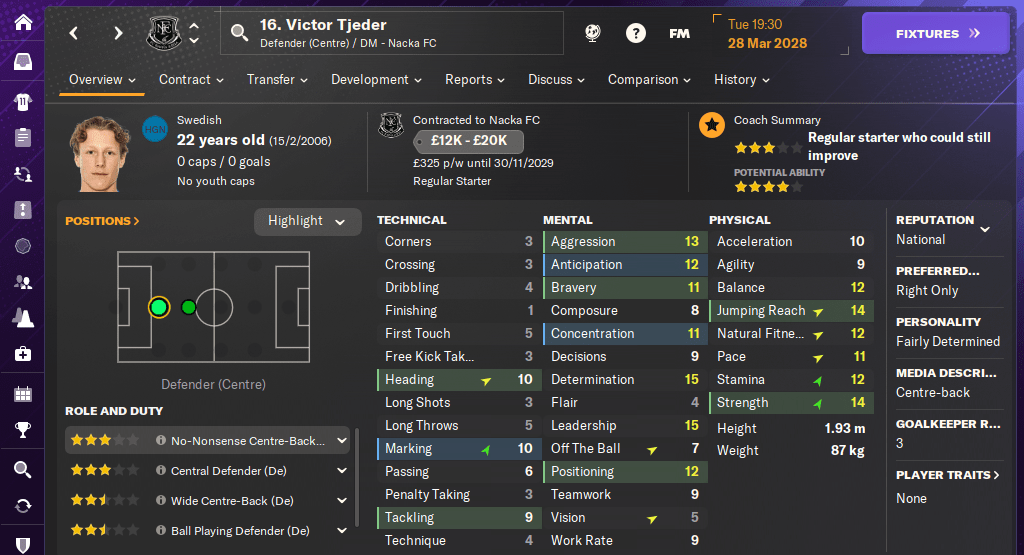Switch to the Comparison tab
The width and height of the screenshot is (1024, 555).
pos(649,80)
